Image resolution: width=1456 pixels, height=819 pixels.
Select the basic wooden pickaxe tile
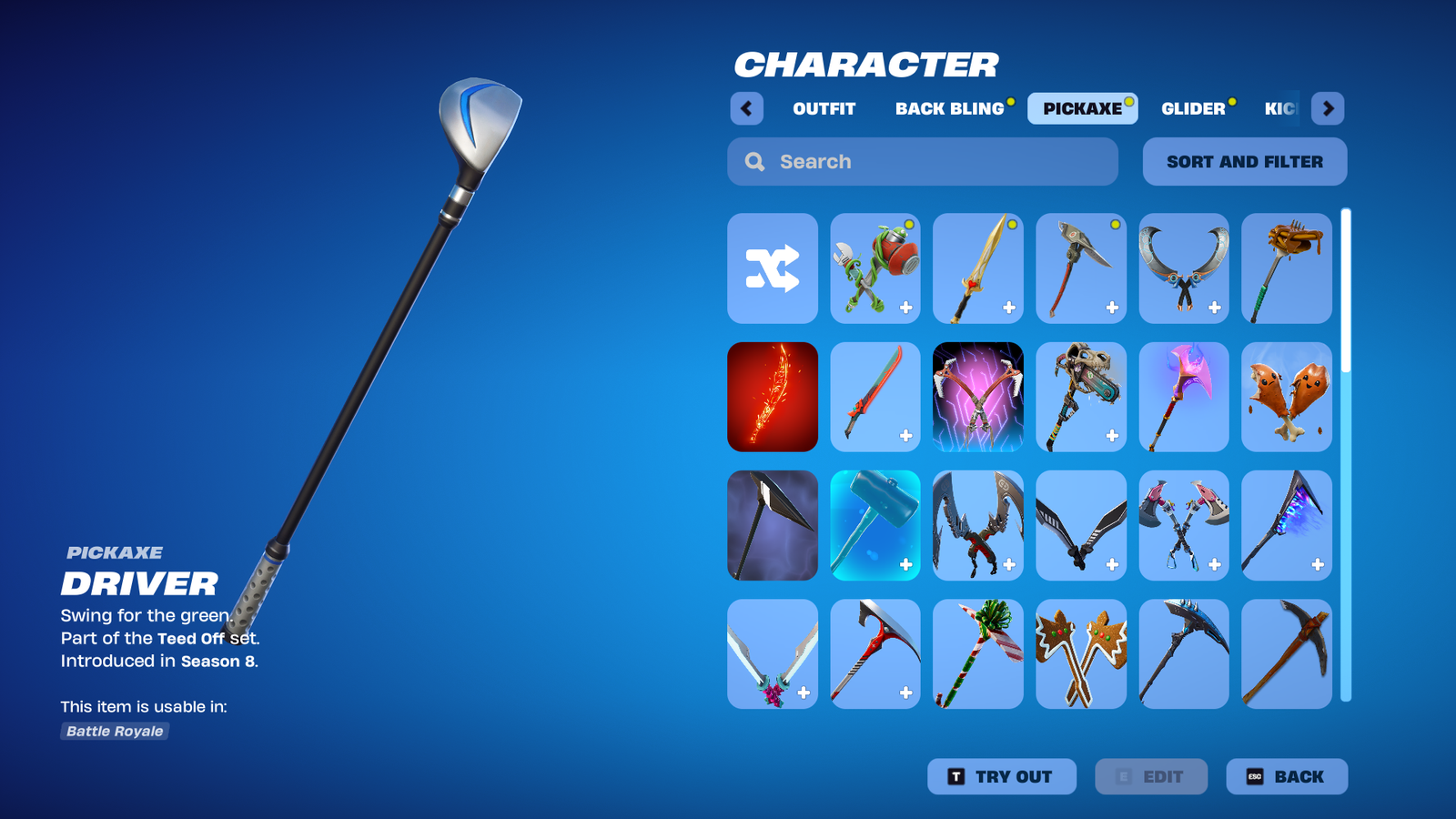1286,653
